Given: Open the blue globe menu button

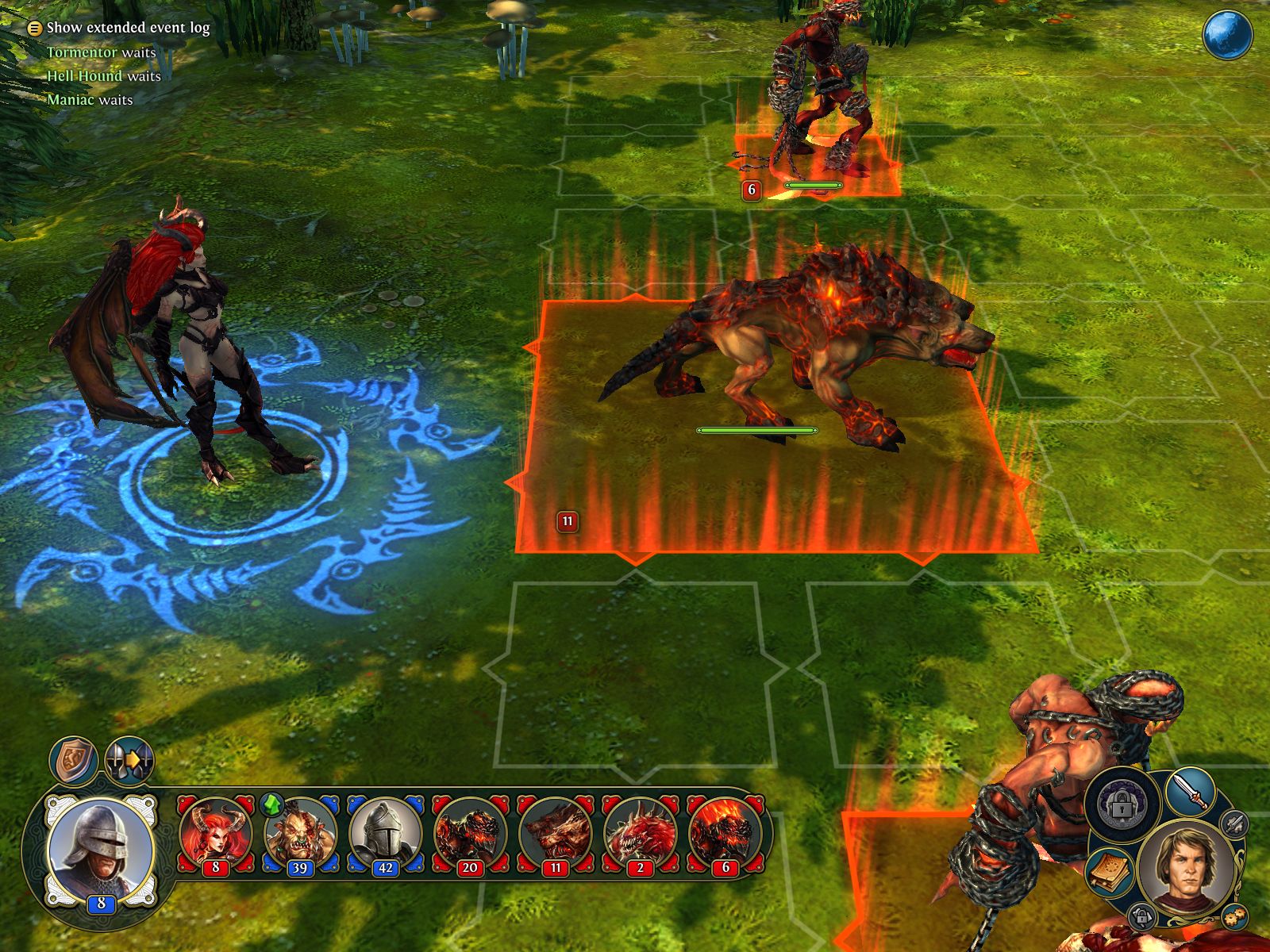Looking at the screenshot, I should pos(1227,35).
